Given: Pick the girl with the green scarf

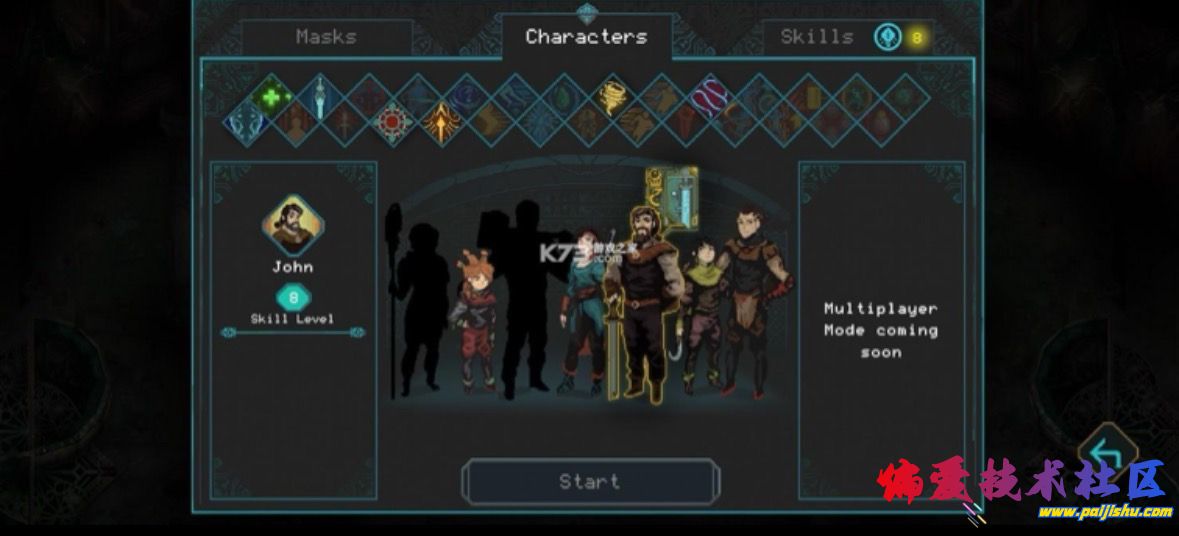Looking at the screenshot, I should [703, 310].
